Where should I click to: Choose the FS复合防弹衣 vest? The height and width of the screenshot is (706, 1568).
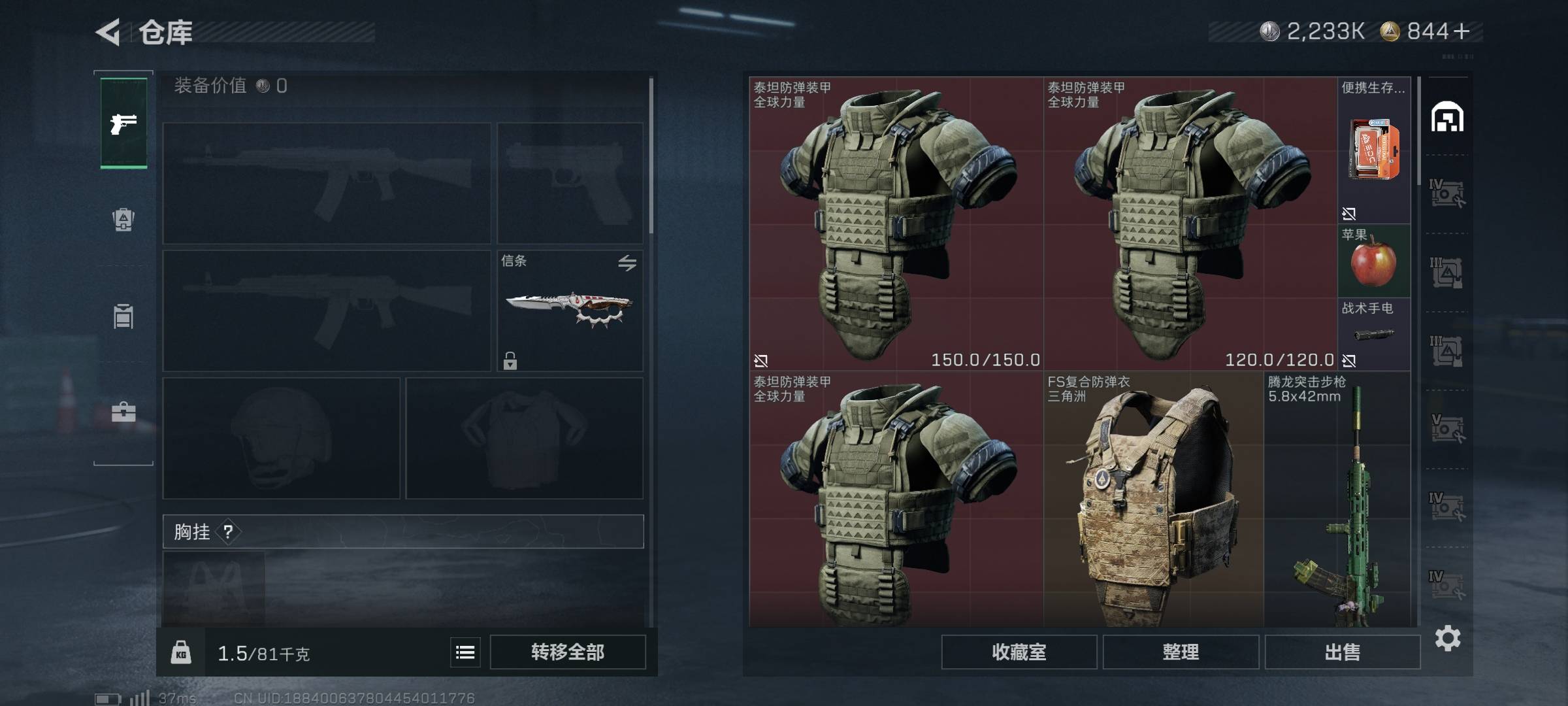pyautogui.click(x=1153, y=500)
